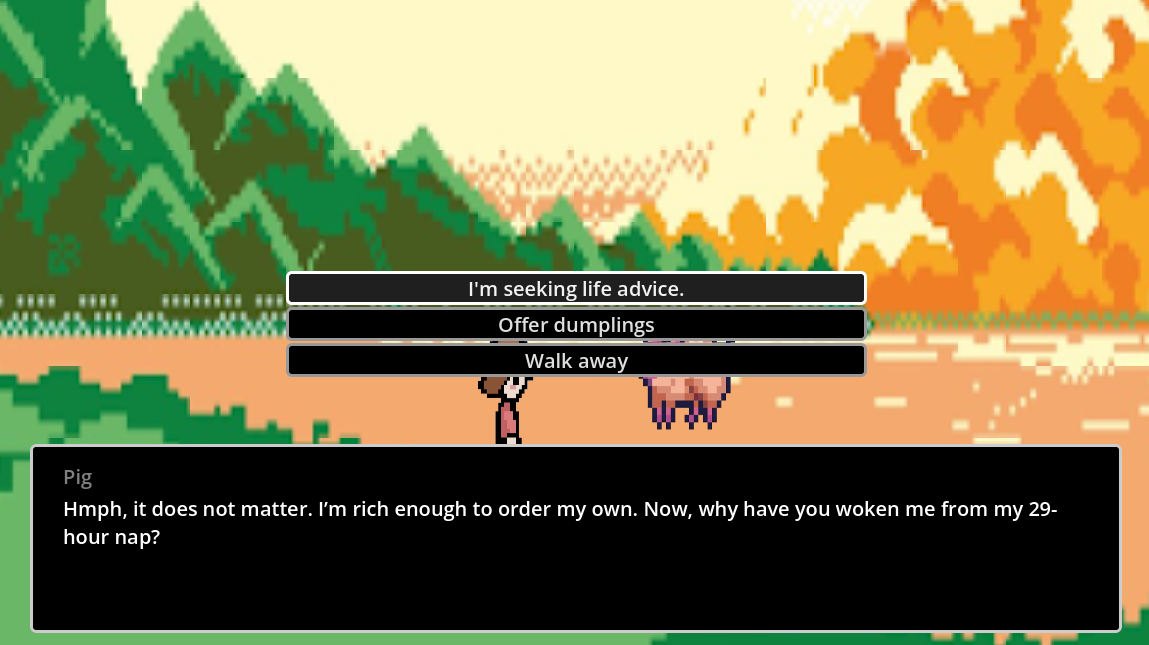The image size is (1149, 645).
Task: Select the Offer dumplings option
Action: point(576,325)
